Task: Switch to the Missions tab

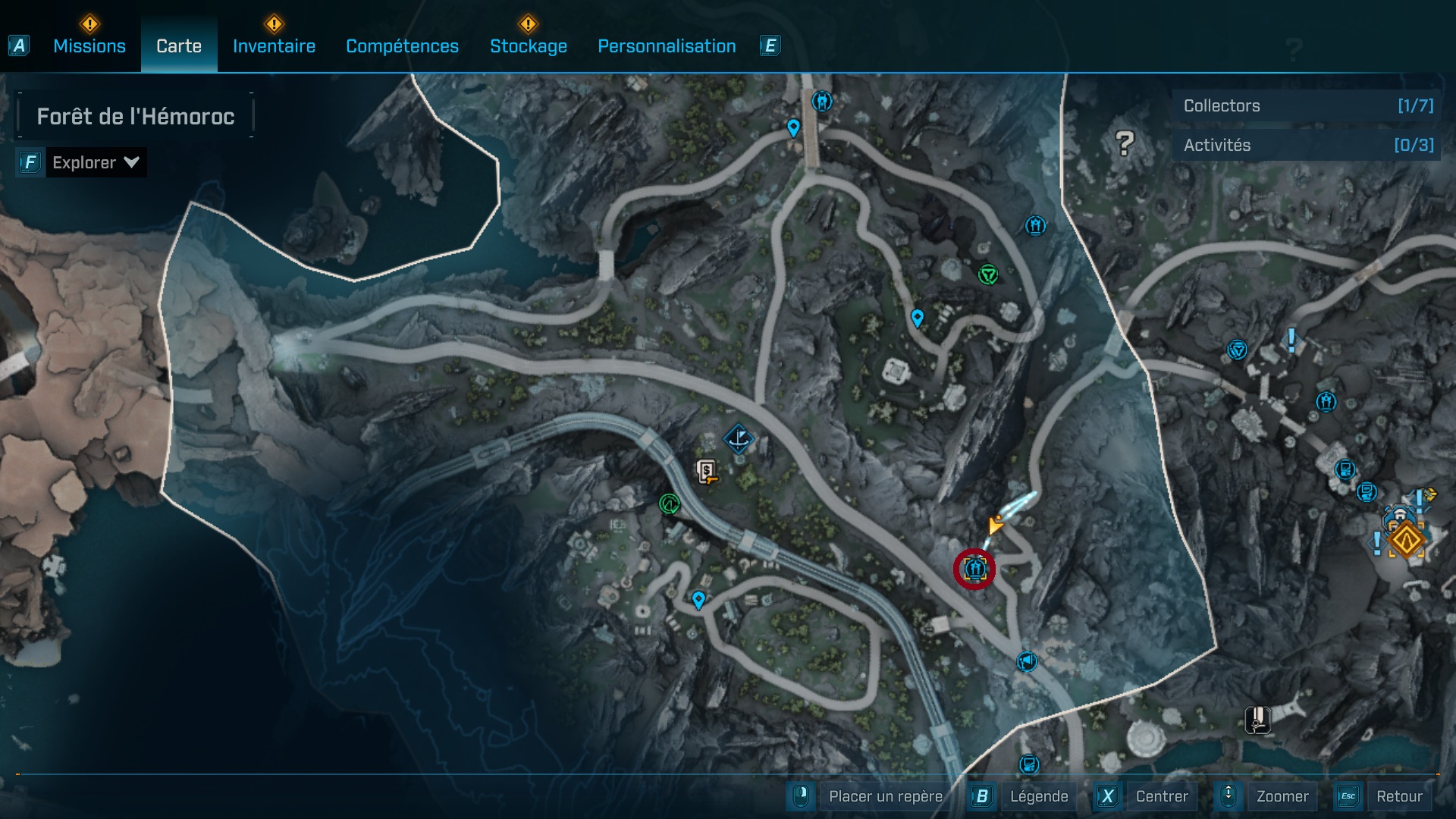Action: (x=89, y=46)
